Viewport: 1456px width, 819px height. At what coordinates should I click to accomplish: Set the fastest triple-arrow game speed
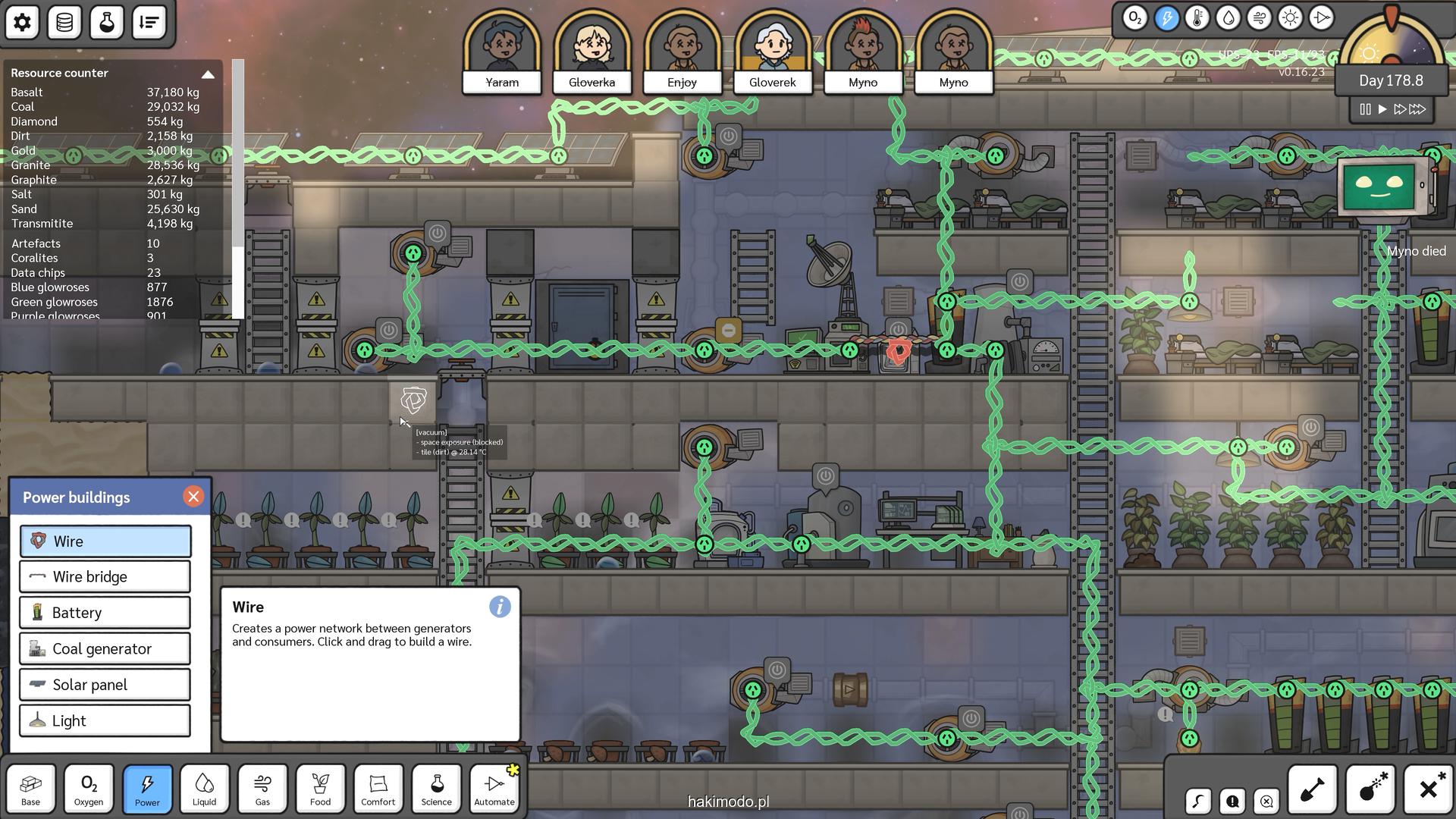click(1417, 109)
